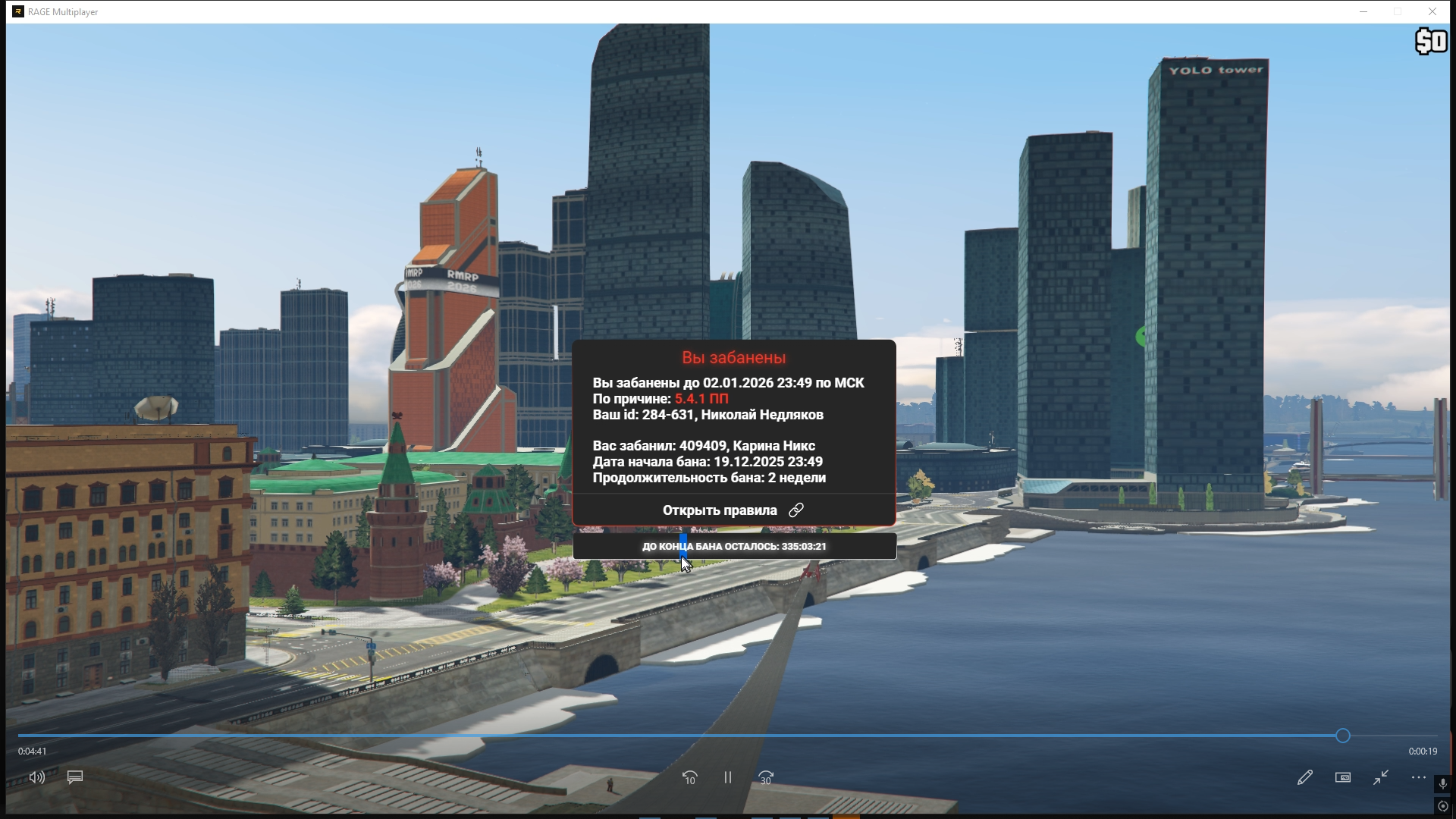Exit full screen with the arrows icon
Viewport: 1456px width, 819px height.
pos(1381,777)
